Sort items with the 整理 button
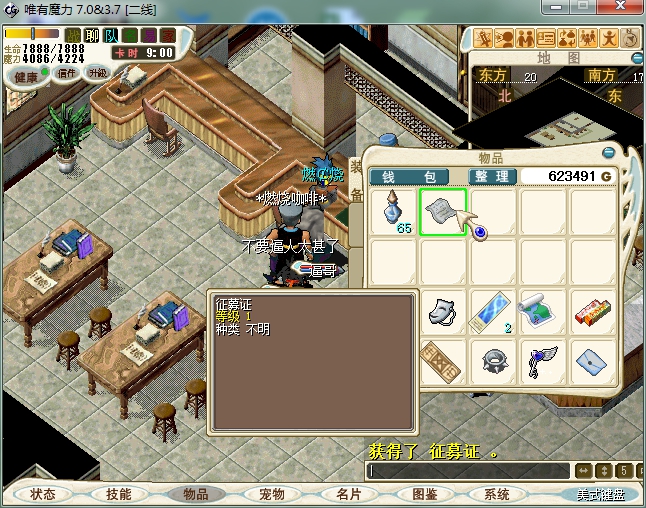Viewport: 646px width, 508px height. pos(492,177)
